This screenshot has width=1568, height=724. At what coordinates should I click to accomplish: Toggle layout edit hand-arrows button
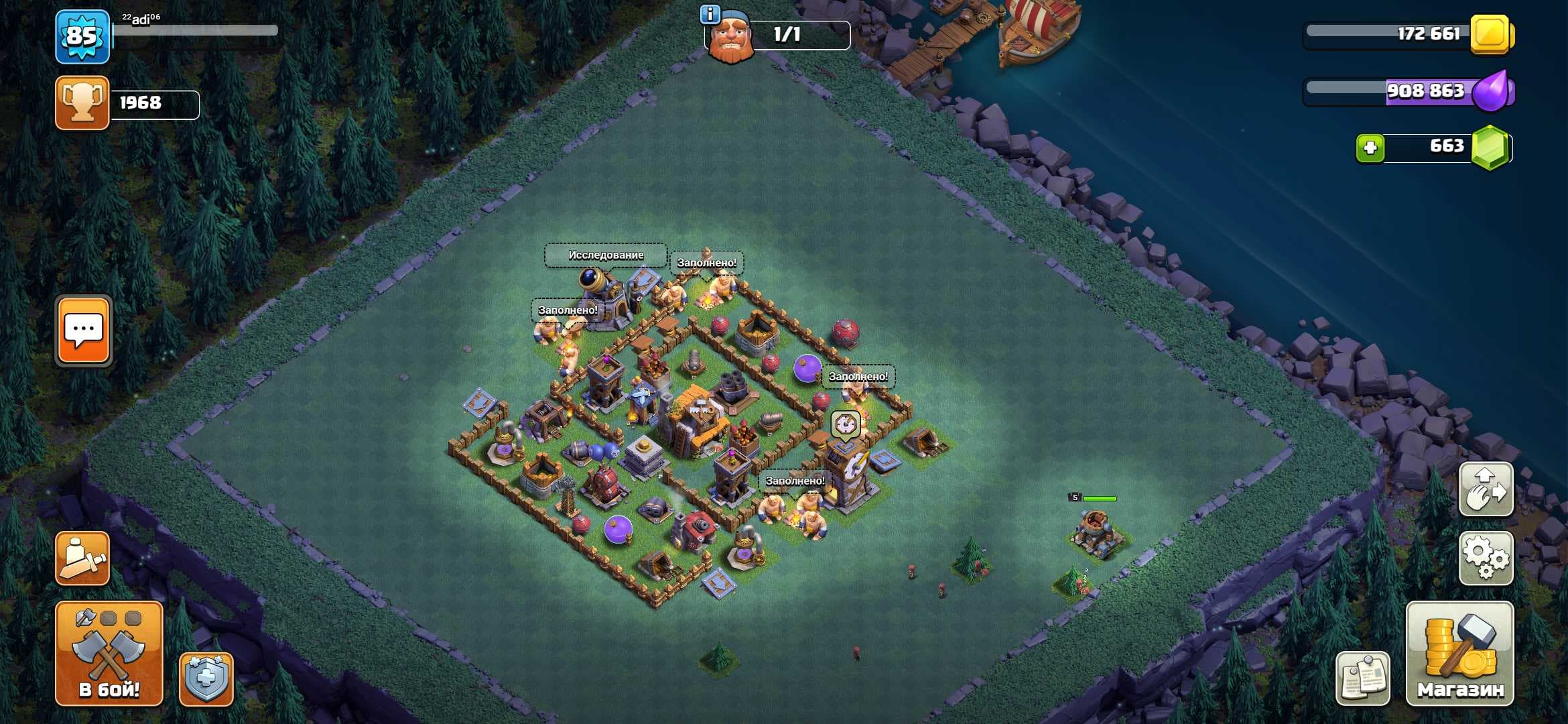(1486, 489)
